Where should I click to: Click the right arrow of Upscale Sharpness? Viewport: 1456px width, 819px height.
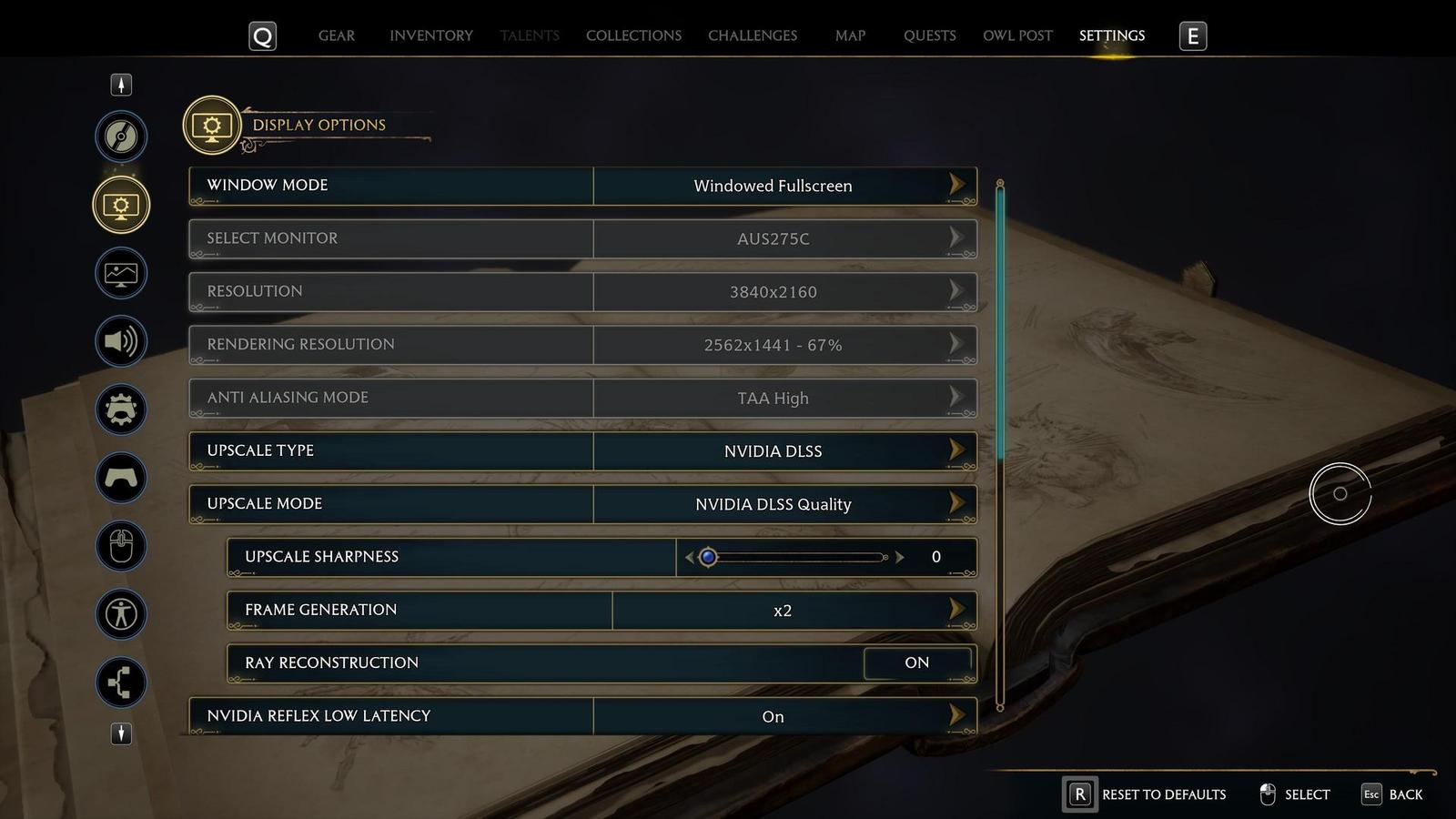(x=900, y=557)
